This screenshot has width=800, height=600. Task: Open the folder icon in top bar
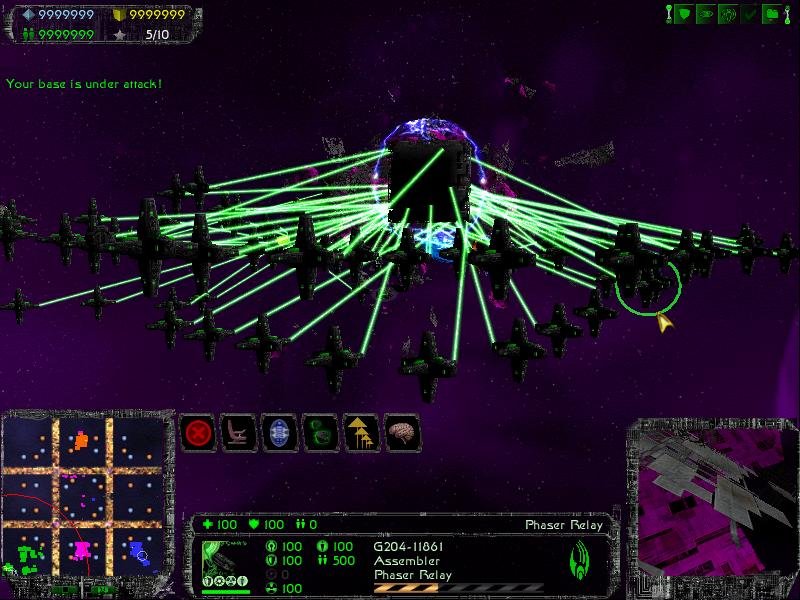tap(771, 14)
